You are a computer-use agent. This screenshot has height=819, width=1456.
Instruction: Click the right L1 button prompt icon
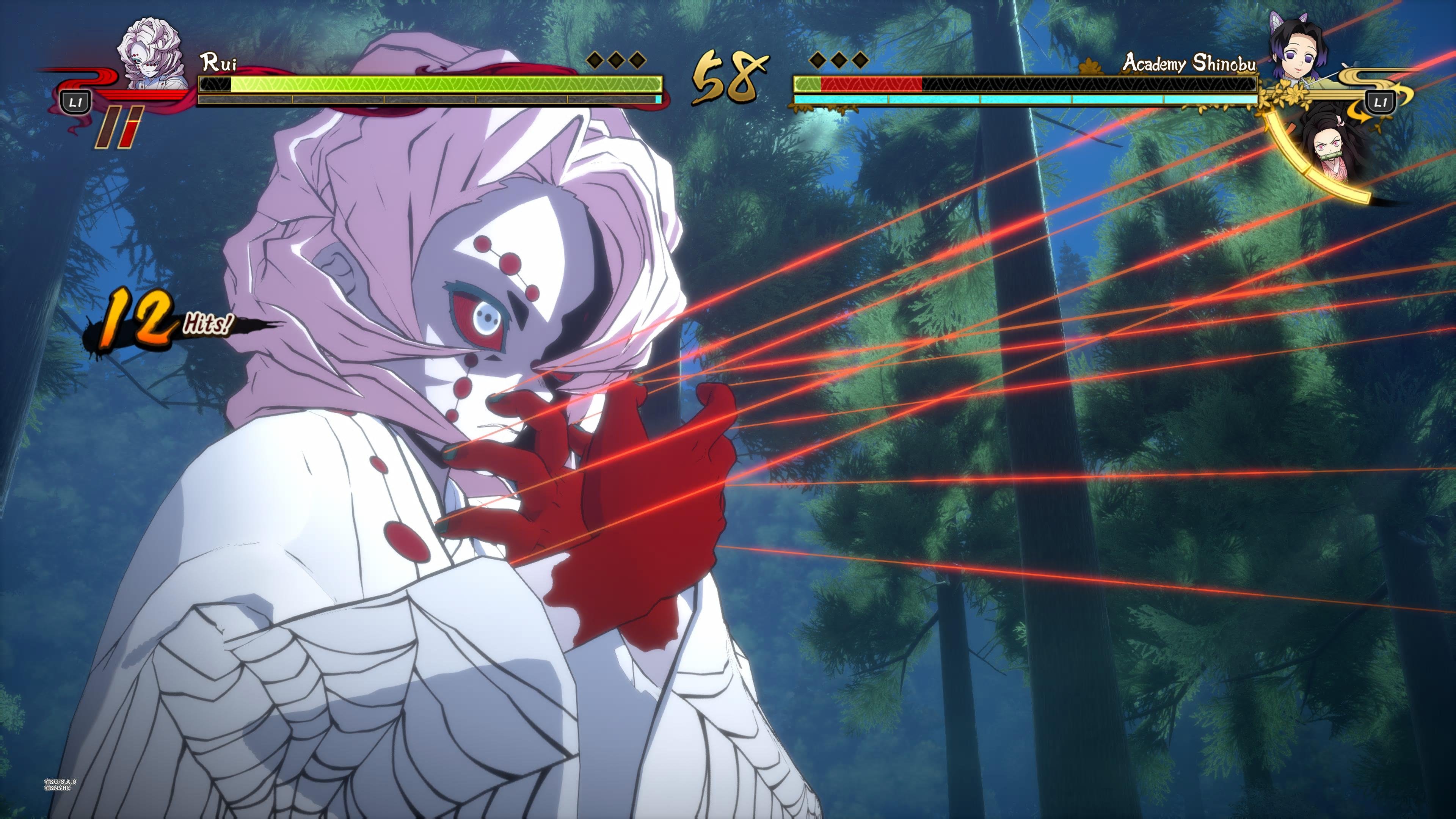[x=1380, y=102]
